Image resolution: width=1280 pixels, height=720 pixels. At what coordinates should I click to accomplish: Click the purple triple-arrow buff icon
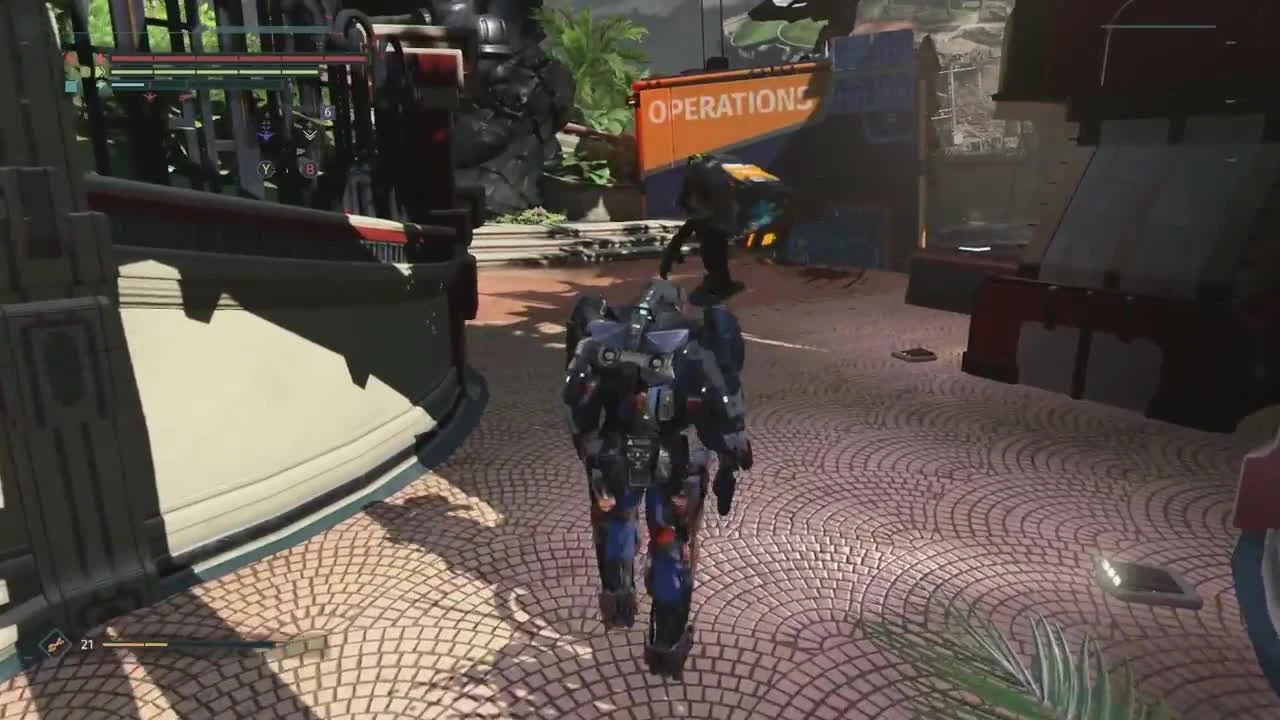pyautogui.click(x=265, y=130)
